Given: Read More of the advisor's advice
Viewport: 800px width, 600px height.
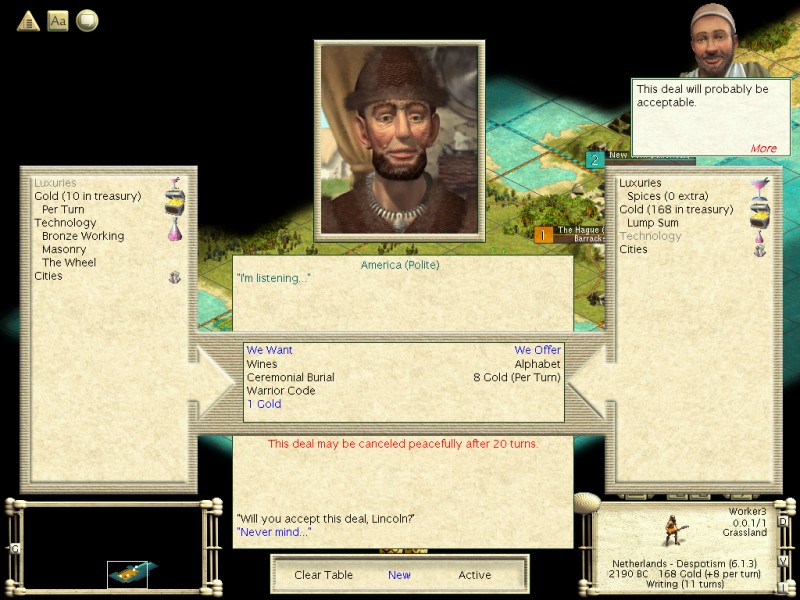Looking at the screenshot, I should tap(763, 148).
